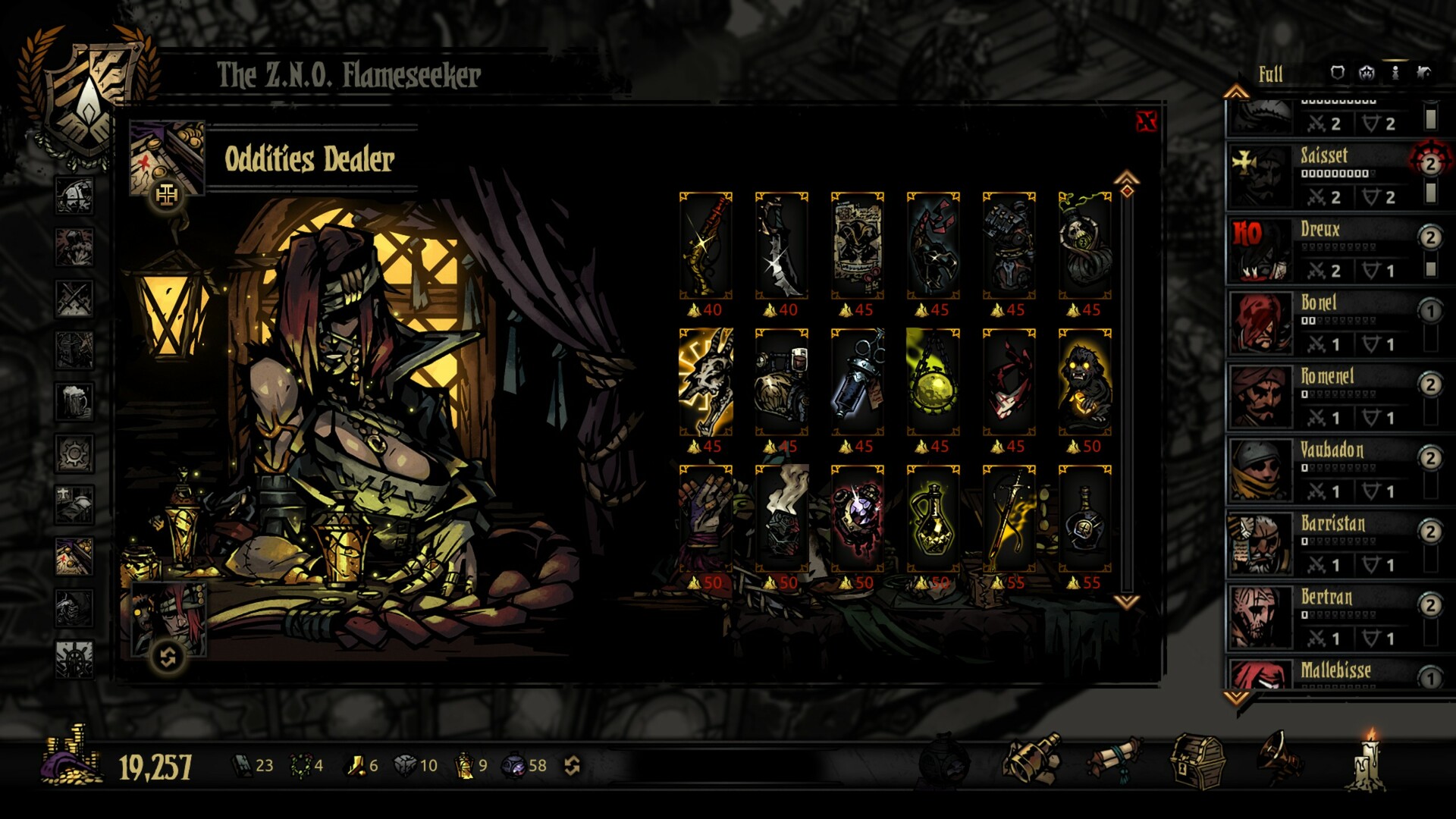The width and height of the screenshot is (1456, 819).
Task: Switch to the hero info tab
Action: pyautogui.click(x=1395, y=74)
